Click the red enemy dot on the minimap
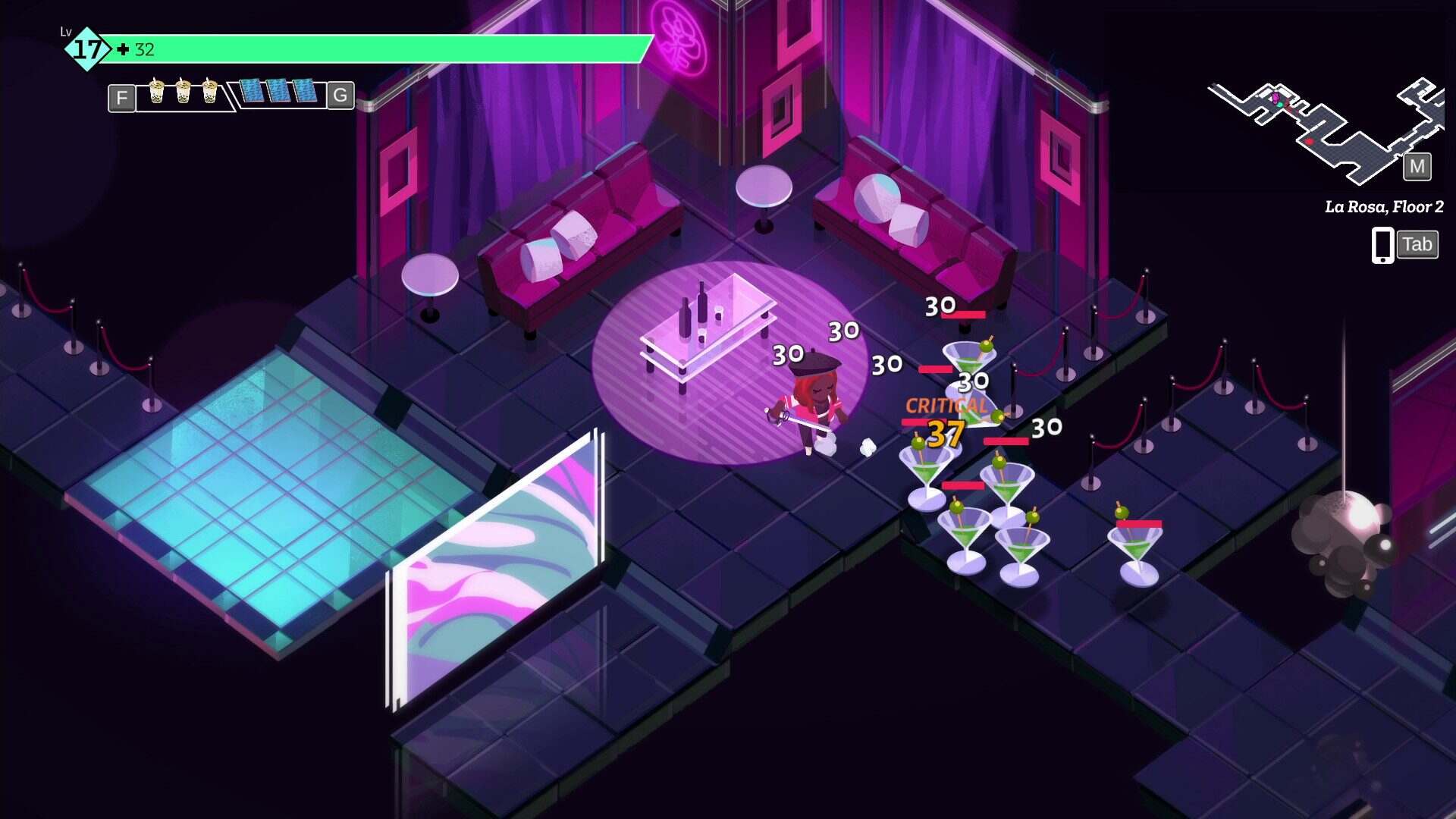Viewport: 1456px width, 819px height. 1310,141
